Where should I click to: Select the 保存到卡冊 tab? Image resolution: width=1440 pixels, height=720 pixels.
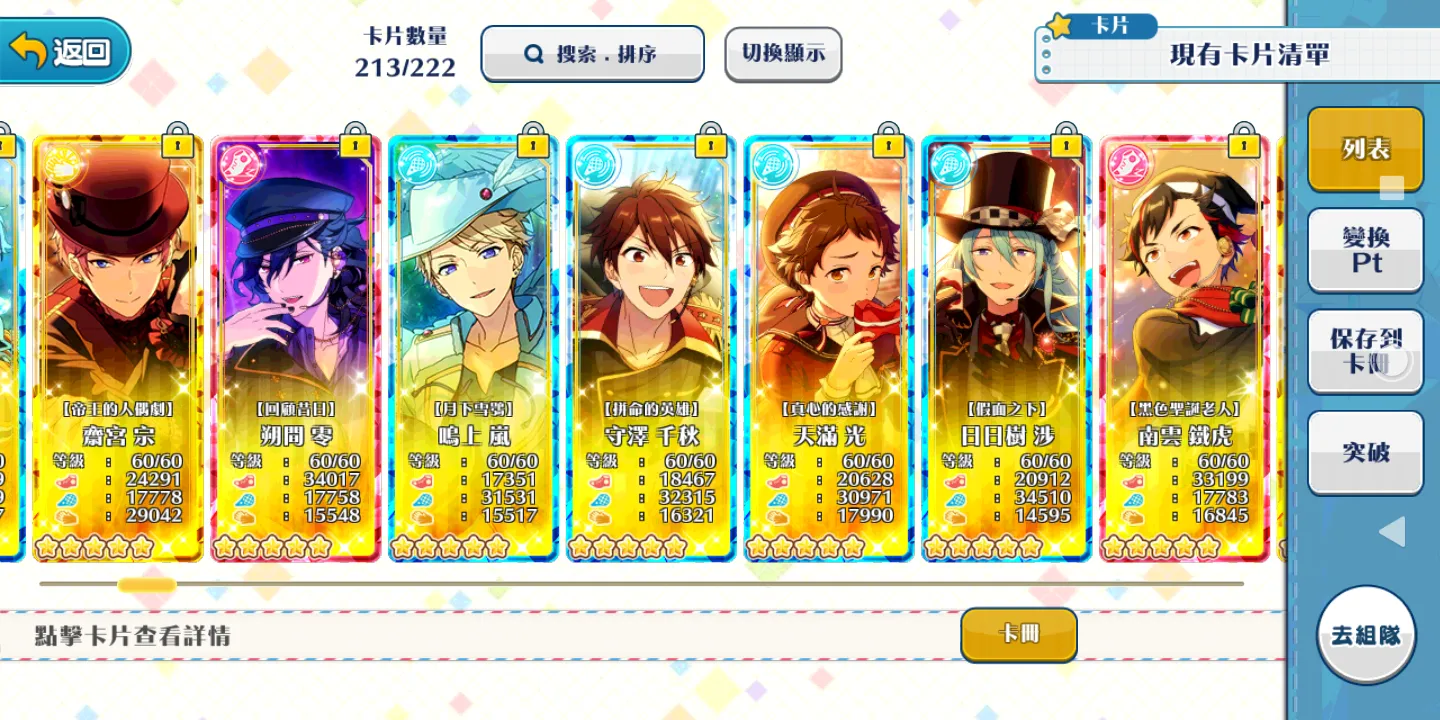click(x=1365, y=351)
